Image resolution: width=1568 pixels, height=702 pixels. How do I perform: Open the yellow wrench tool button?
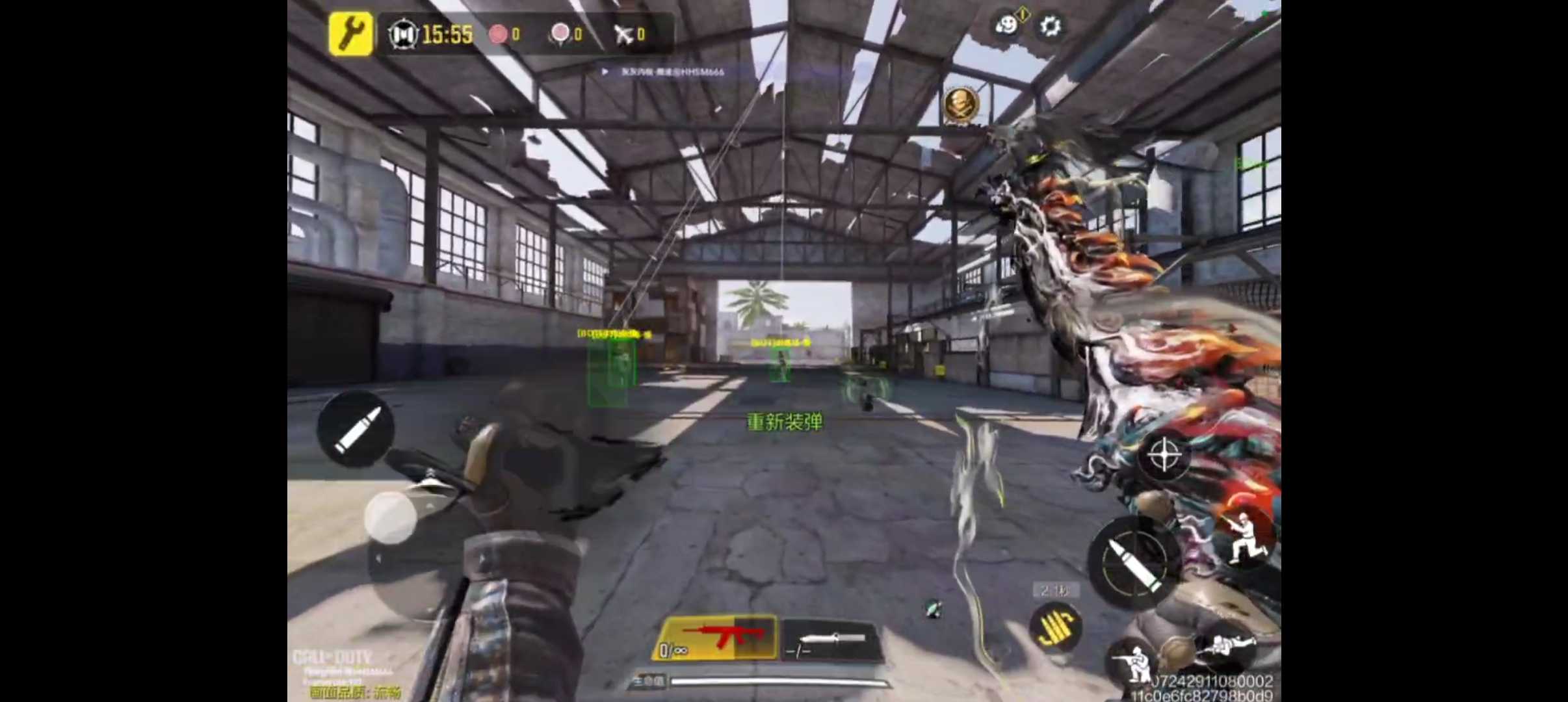350,33
